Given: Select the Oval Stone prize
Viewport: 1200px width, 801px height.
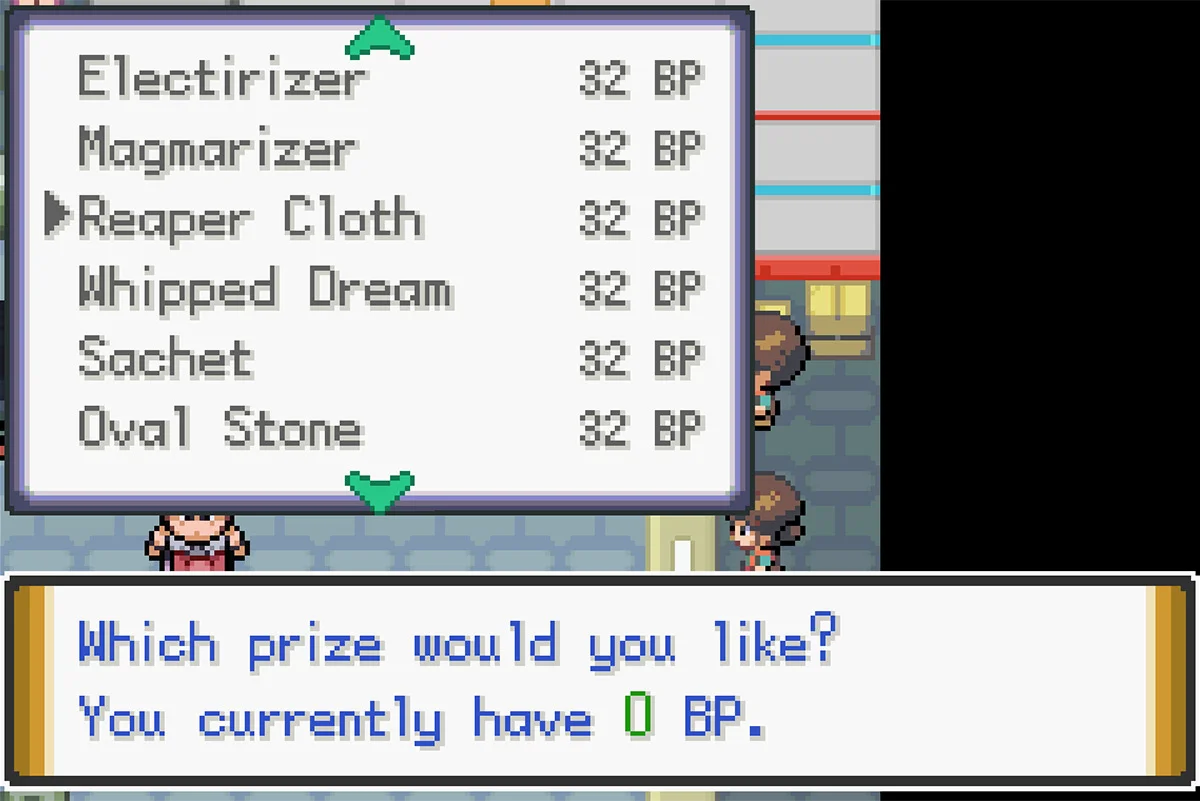Looking at the screenshot, I should [x=220, y=428].
